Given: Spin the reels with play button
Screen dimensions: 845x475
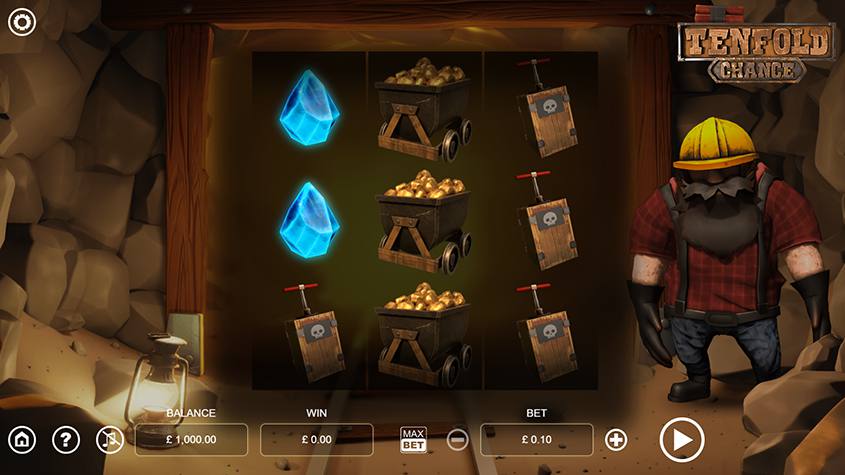Looking at the screenshot, I should pyautogui.click(x=682, y=439).
